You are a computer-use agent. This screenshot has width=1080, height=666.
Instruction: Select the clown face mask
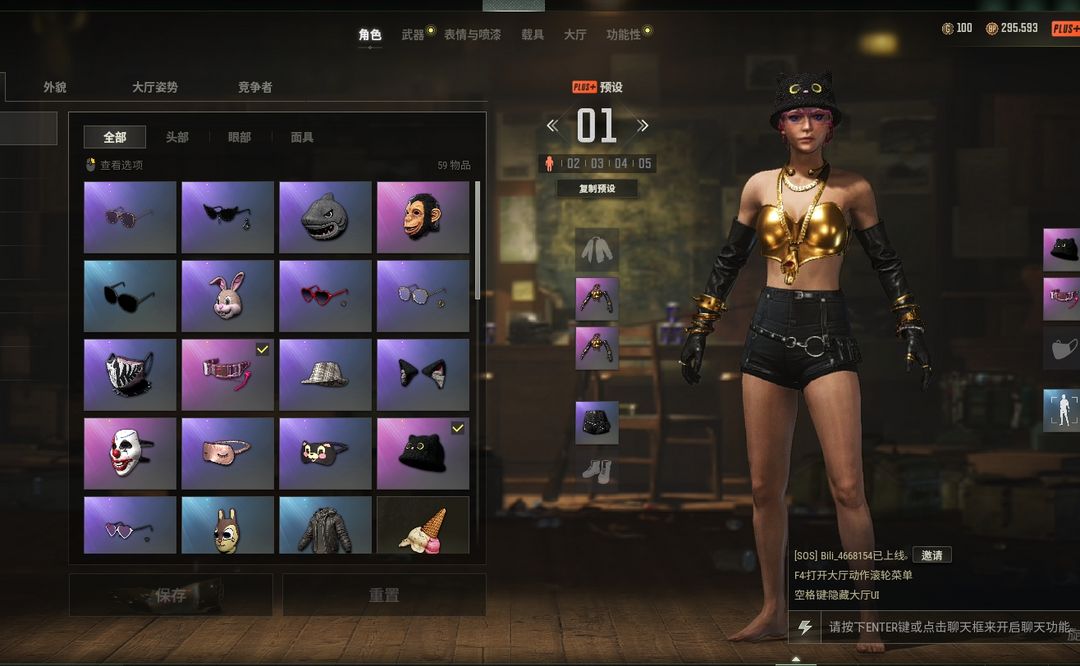(130, 454)
